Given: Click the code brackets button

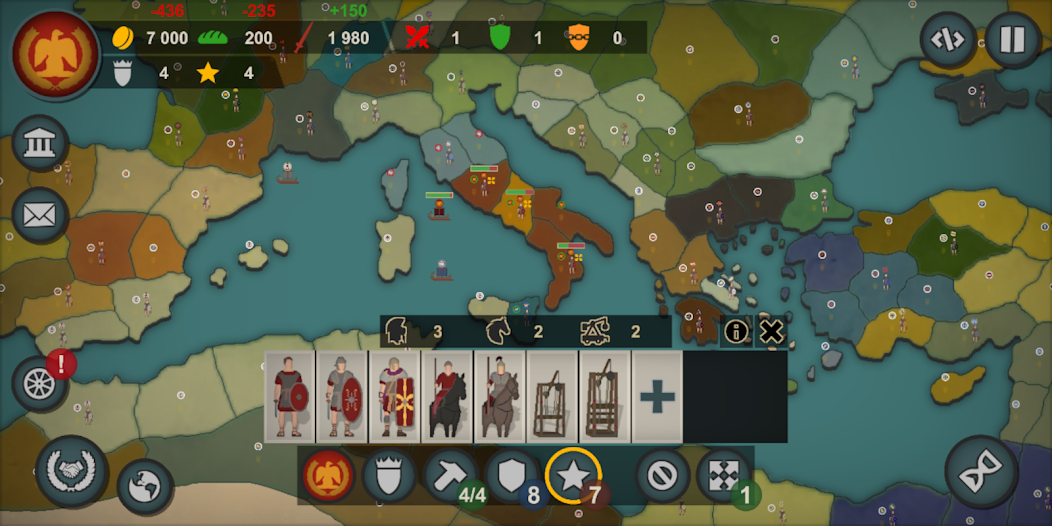Looking at the screenshot, I should point(948,40).
